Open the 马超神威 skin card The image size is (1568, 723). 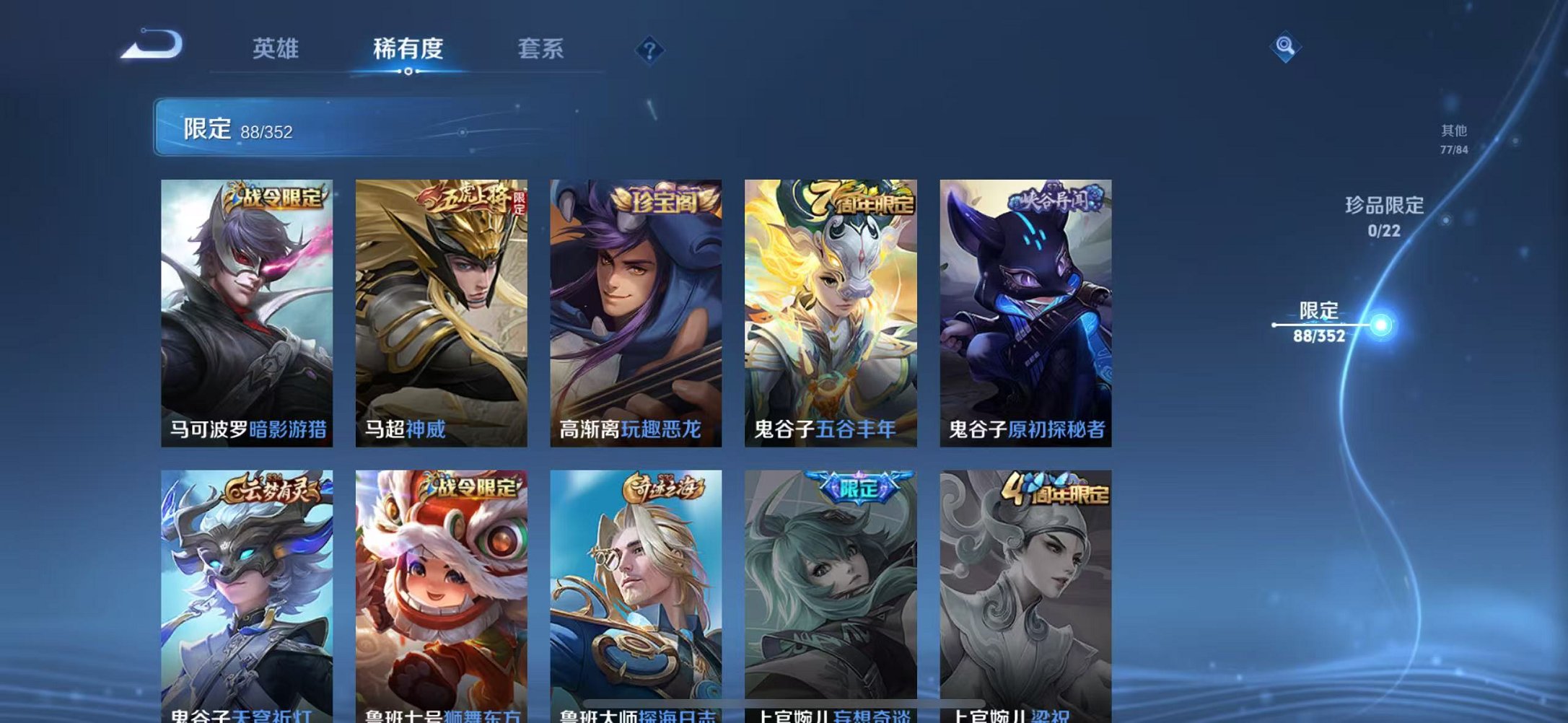pyautogui.click(x=441, y=310)
